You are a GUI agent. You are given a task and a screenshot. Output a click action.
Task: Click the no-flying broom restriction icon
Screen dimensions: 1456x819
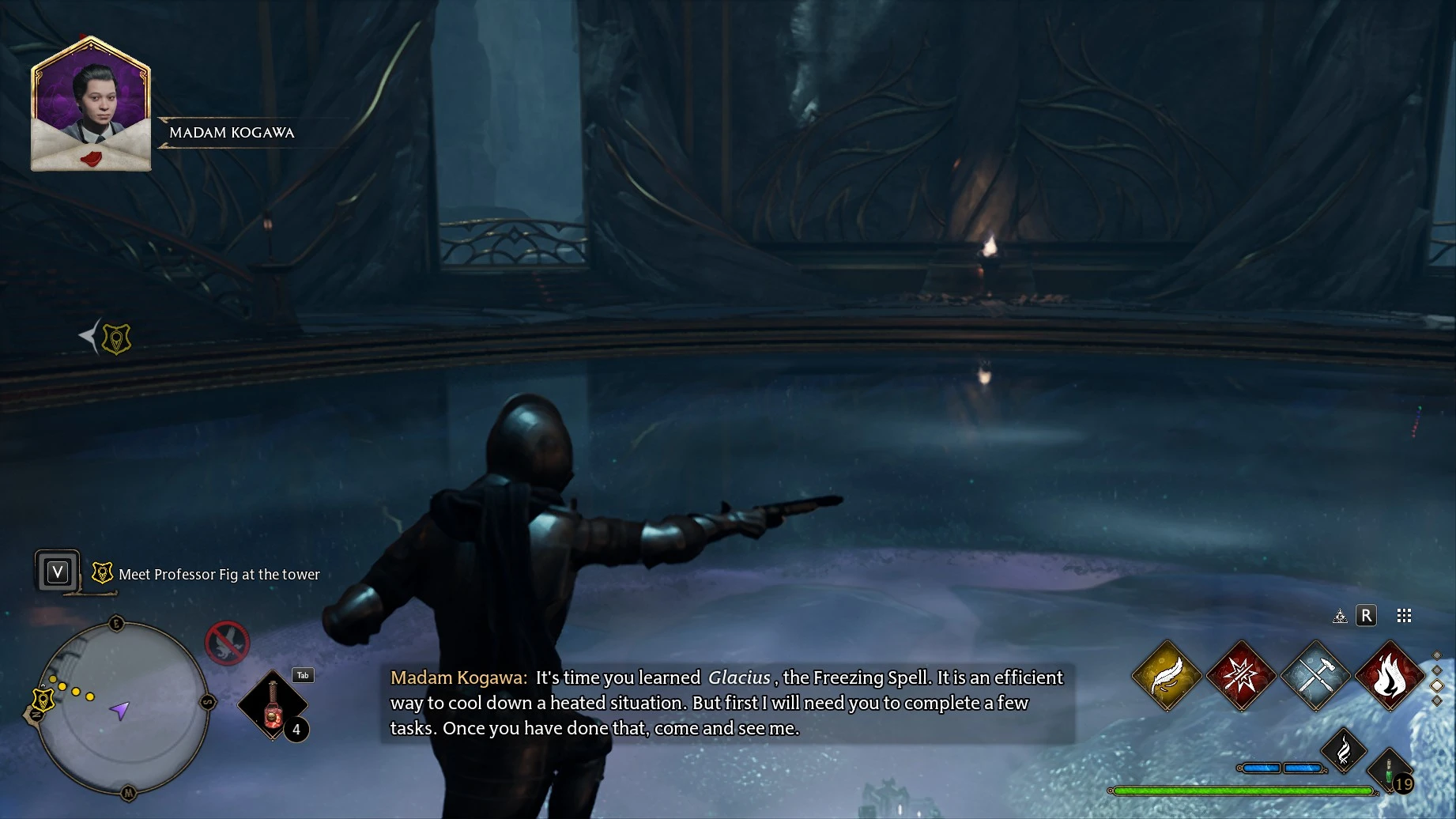tap(228, 642)
